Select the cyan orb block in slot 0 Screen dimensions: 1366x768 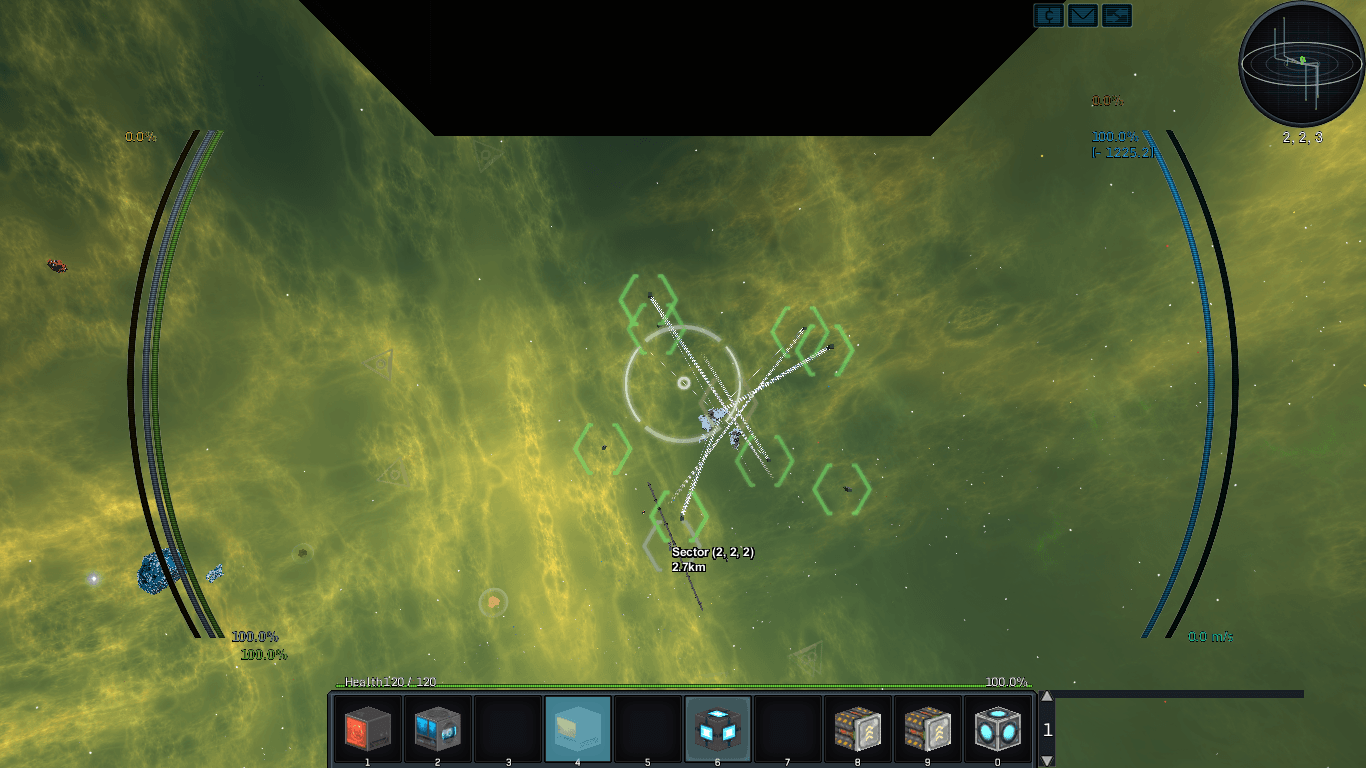(x=997, y=729)
